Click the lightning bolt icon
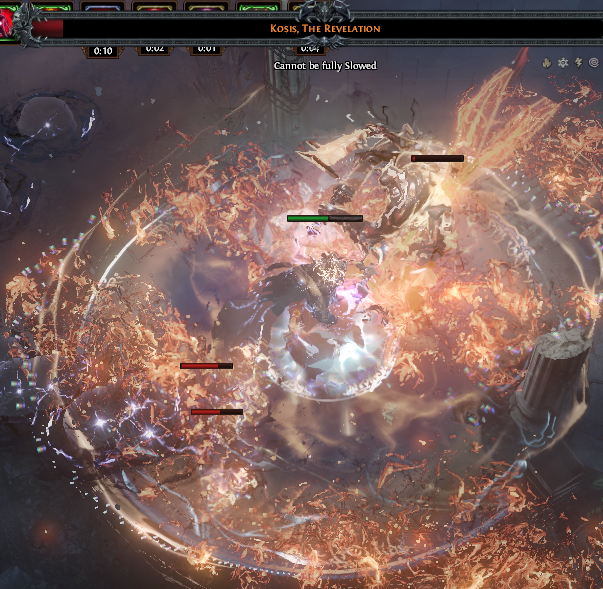Screen dimensions: 603x589 pos(579,62)
